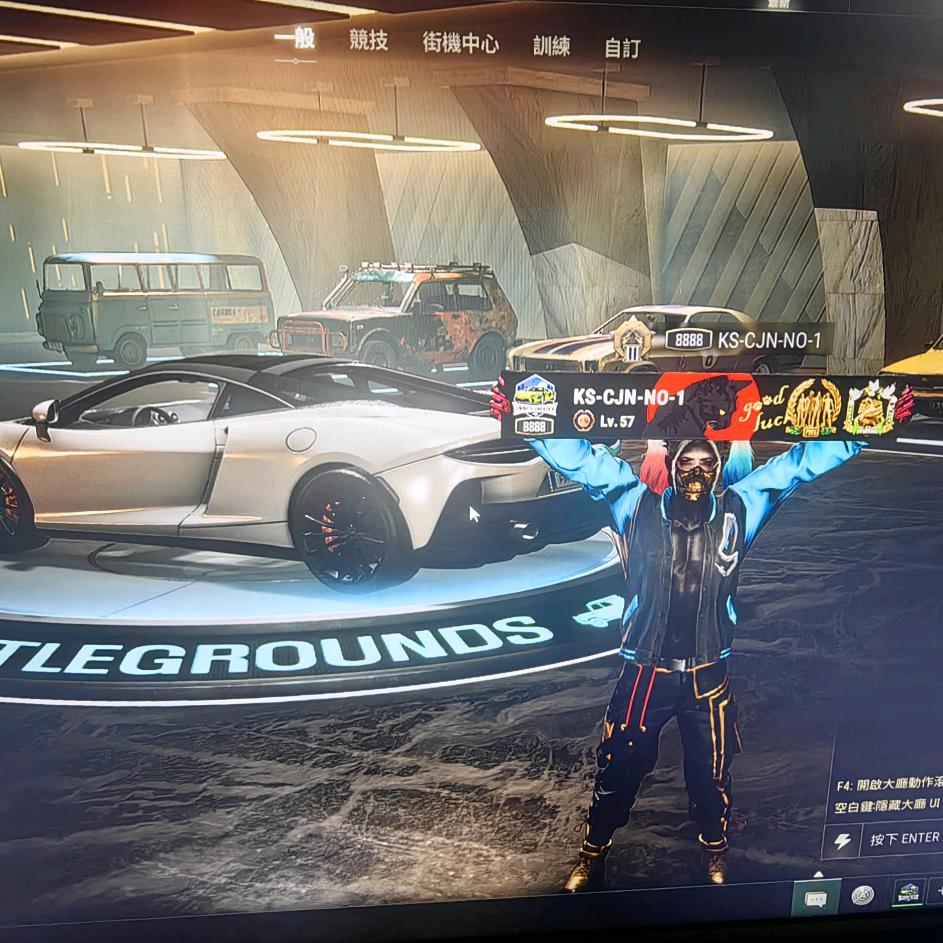This screenshot has width=943, height=943.
Task: Select the car-badge clan icon in bottom bar
Action: click(906, 893)
